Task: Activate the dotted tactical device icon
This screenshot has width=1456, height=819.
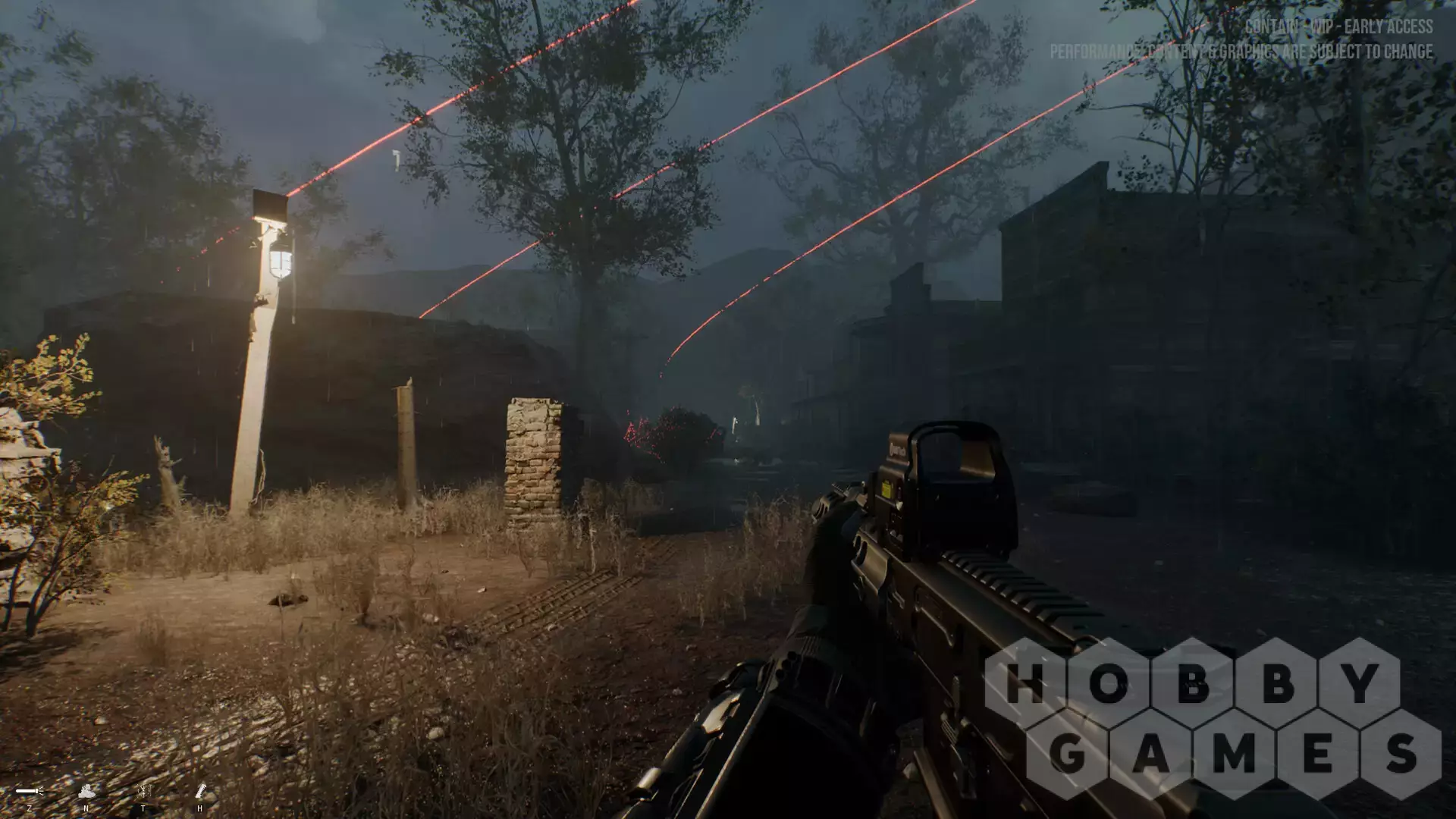Action: click(x=143, y=792)
